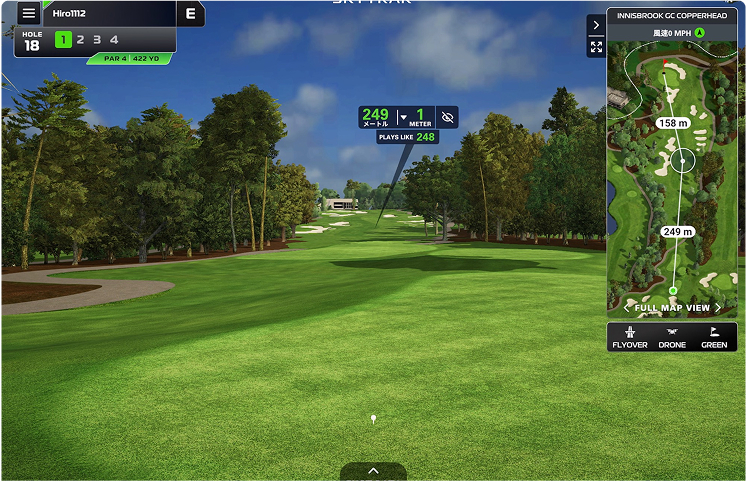This screenshot has width=746, height=481.
Task: Show the Green view
Action: [x=714, y=337]
